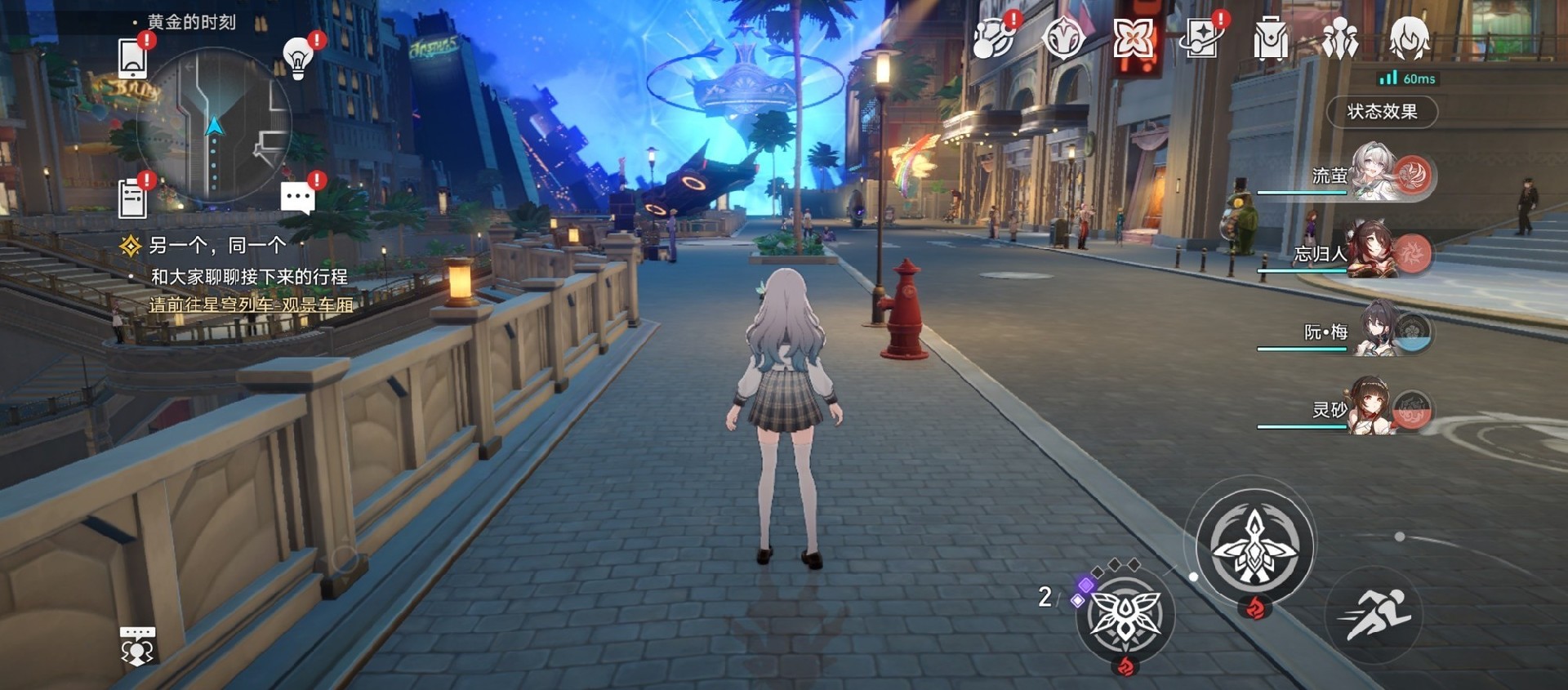Open the backpack inventory
1568x690 pixels.
tap(1272, 38)
